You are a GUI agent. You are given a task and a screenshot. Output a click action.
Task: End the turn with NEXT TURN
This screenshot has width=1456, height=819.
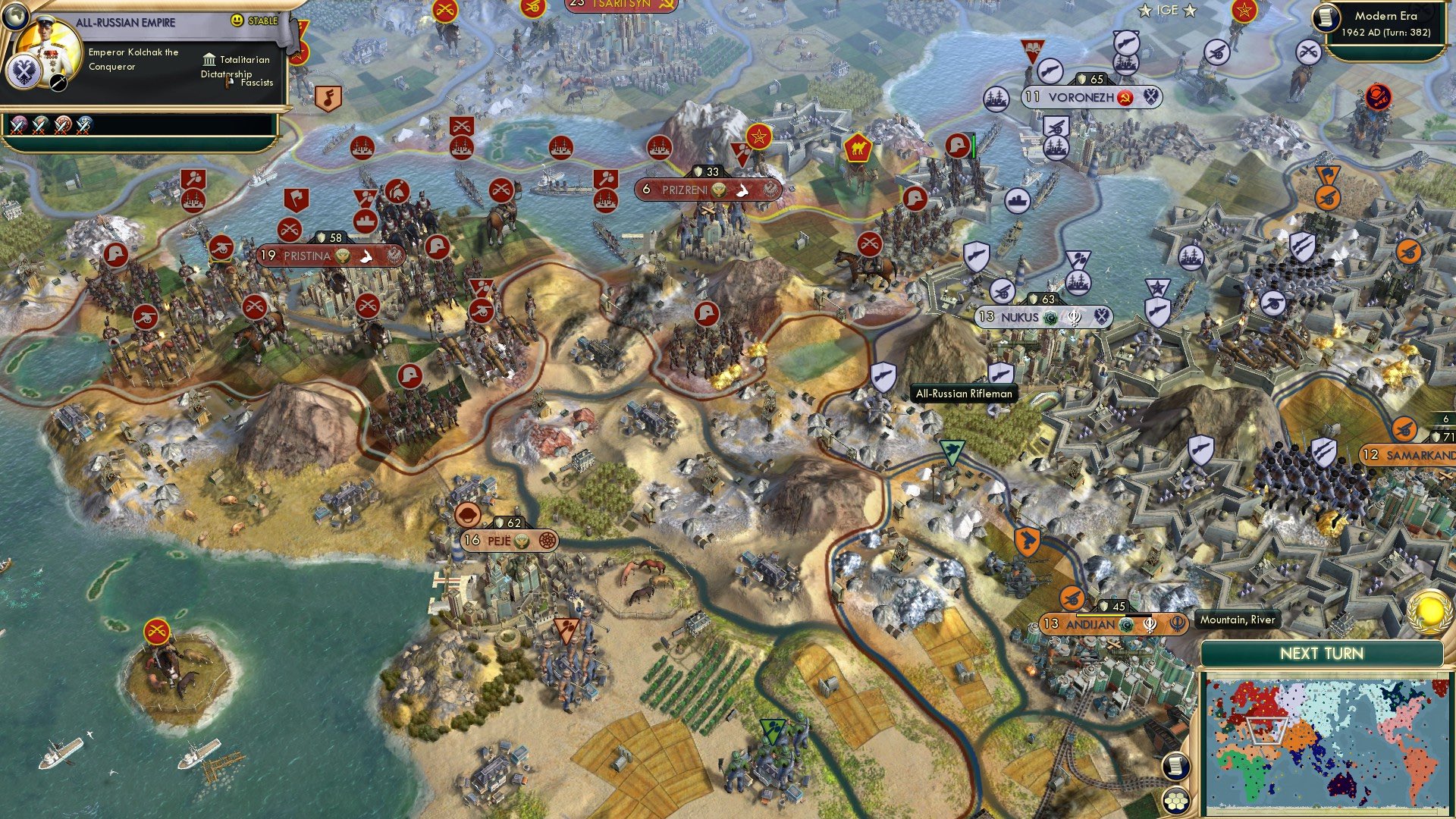pyautogui.click(x=1321, y=654)
